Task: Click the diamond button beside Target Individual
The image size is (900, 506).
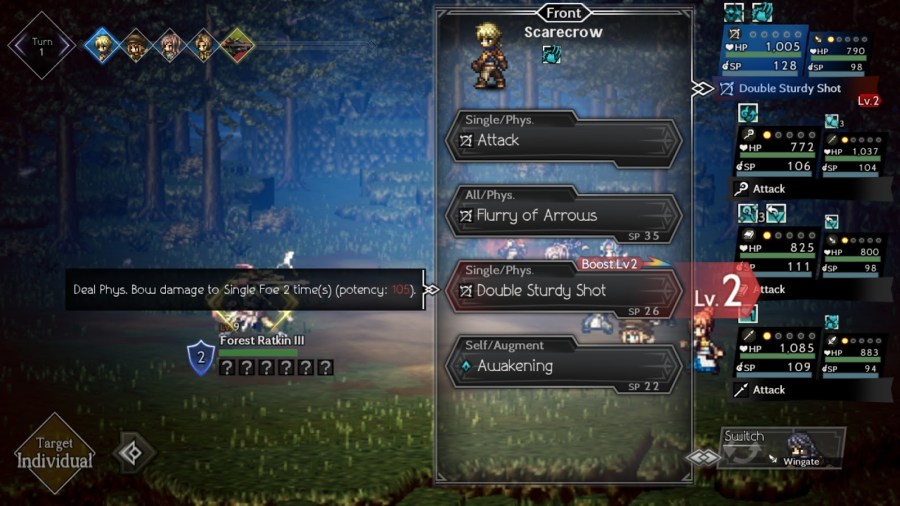Action: (x=132, y=453)
